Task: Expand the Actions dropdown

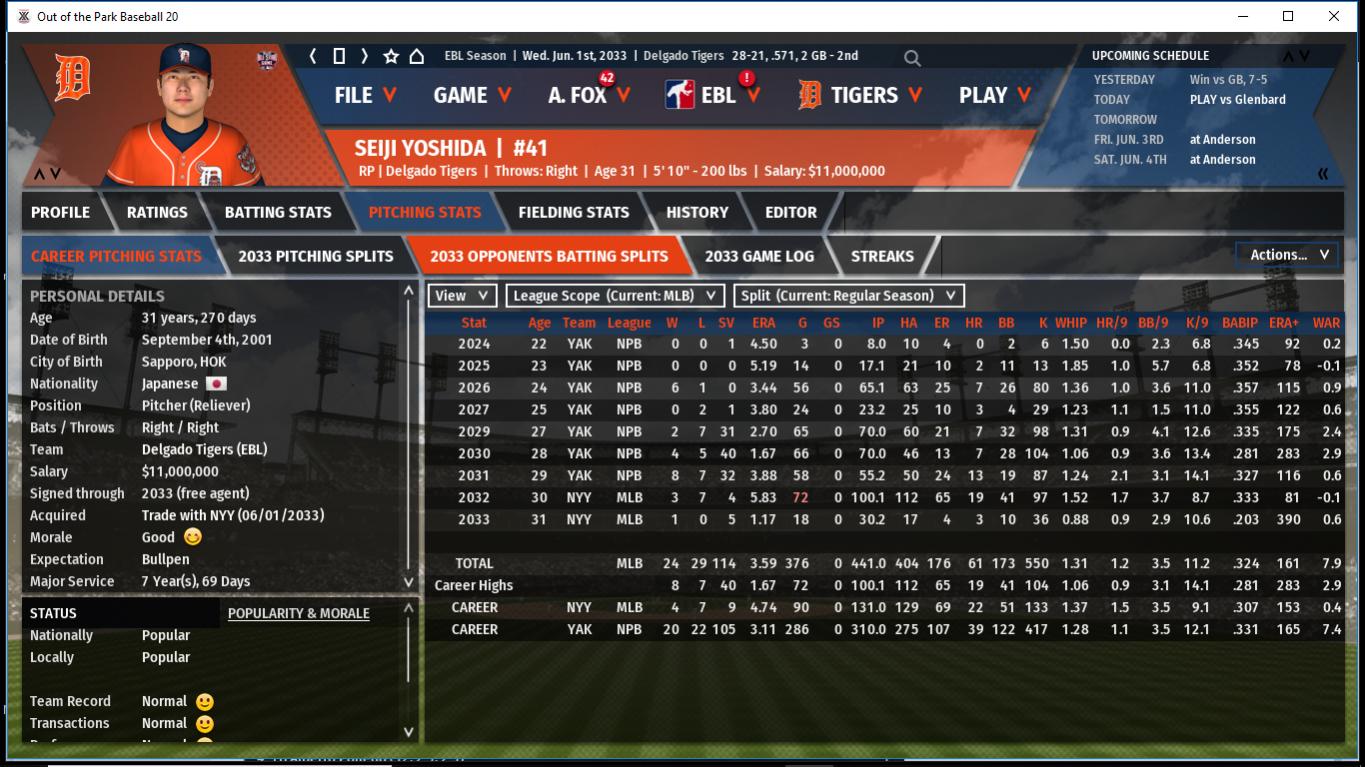Action: [1287, 255]
